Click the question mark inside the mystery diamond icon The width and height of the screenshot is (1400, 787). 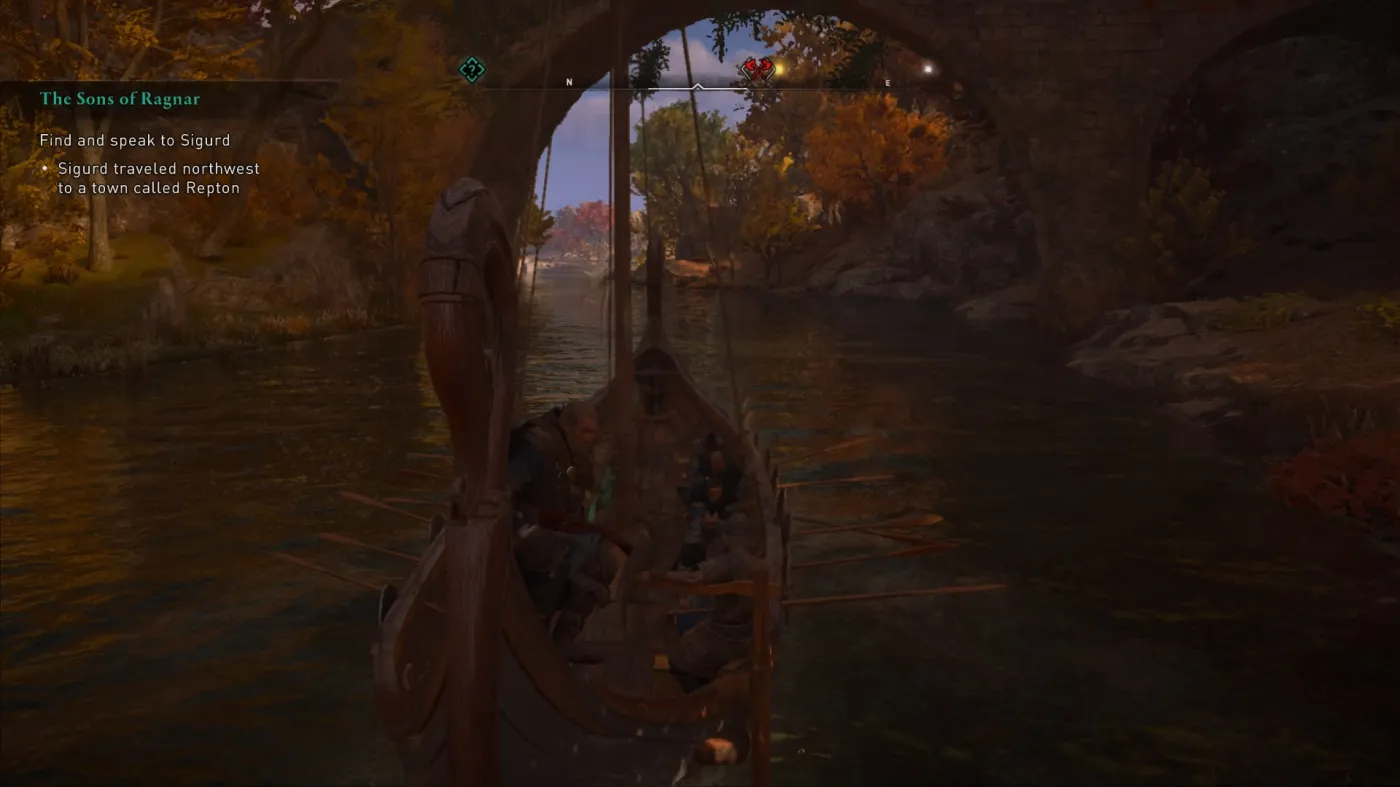(x=470, y=70)
